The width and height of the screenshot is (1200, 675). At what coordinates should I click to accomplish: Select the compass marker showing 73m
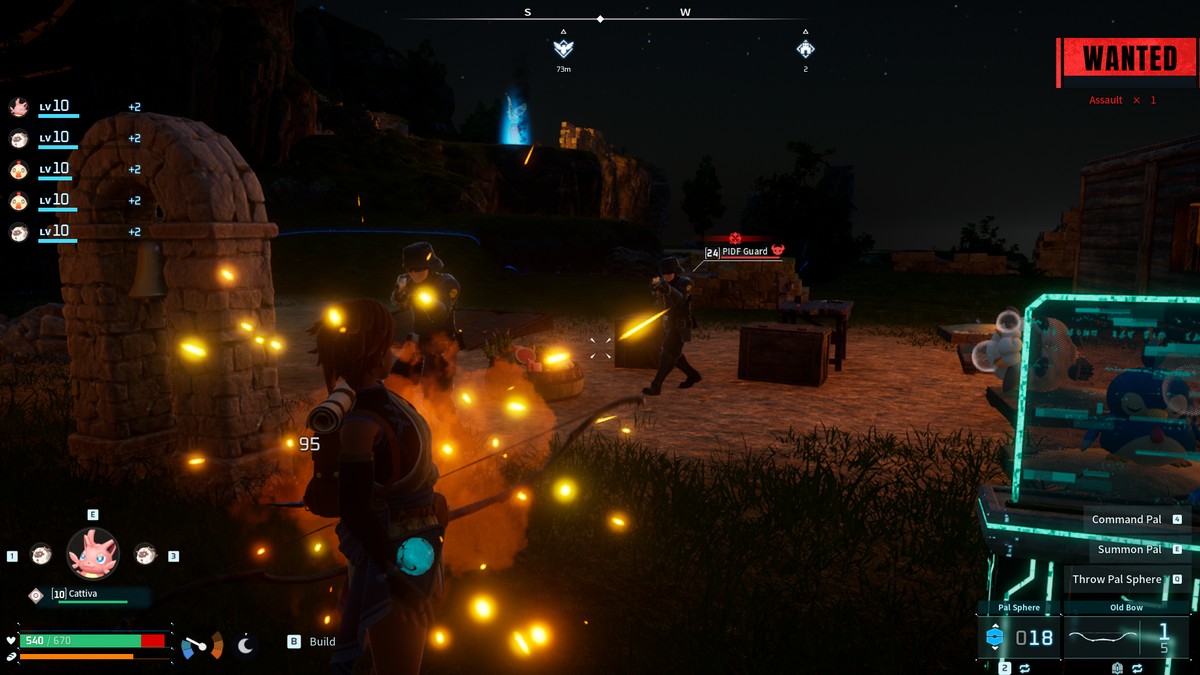[563, 48]
